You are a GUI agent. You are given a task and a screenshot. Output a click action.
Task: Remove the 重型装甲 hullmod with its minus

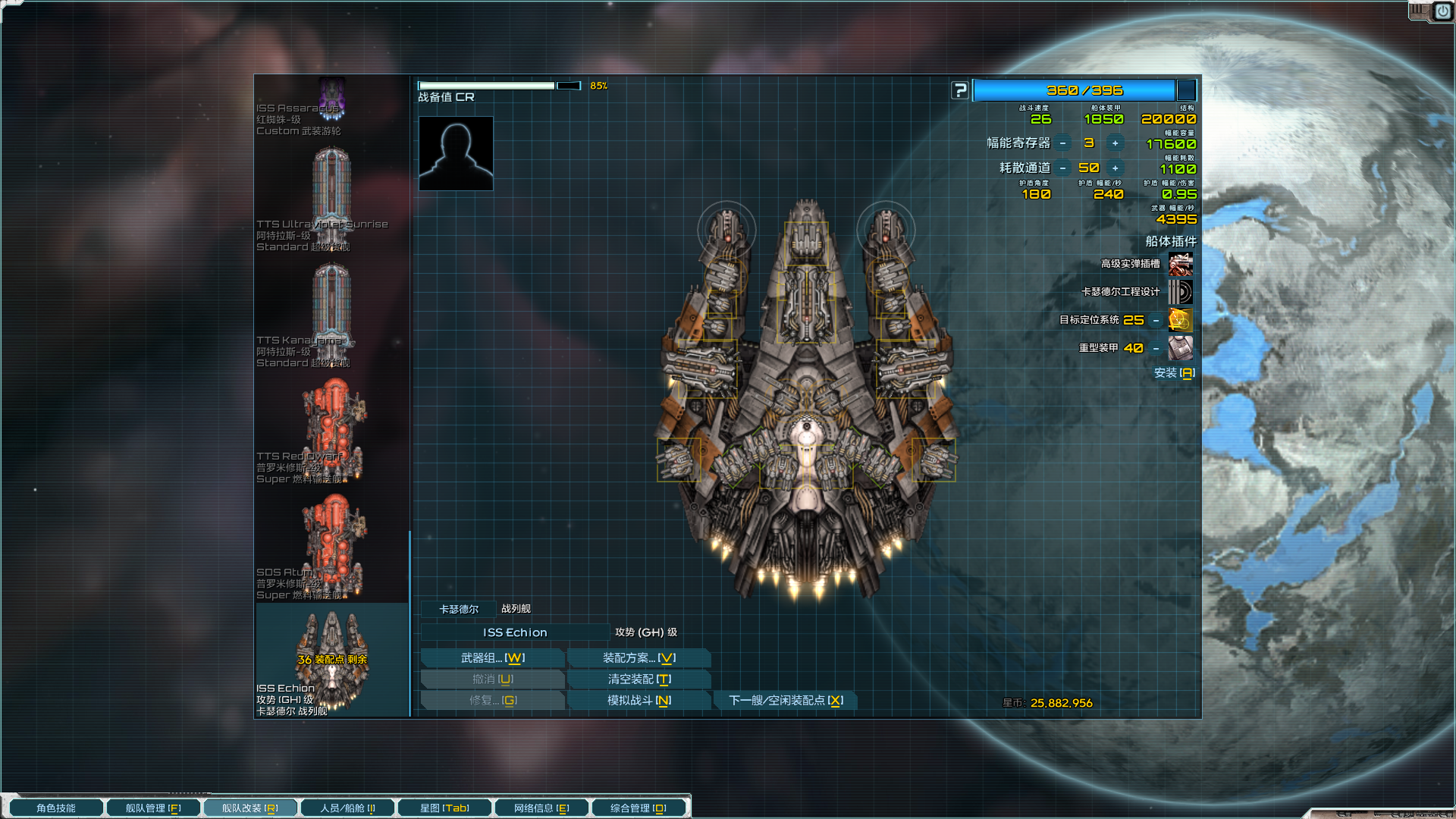pos(1156,349)
